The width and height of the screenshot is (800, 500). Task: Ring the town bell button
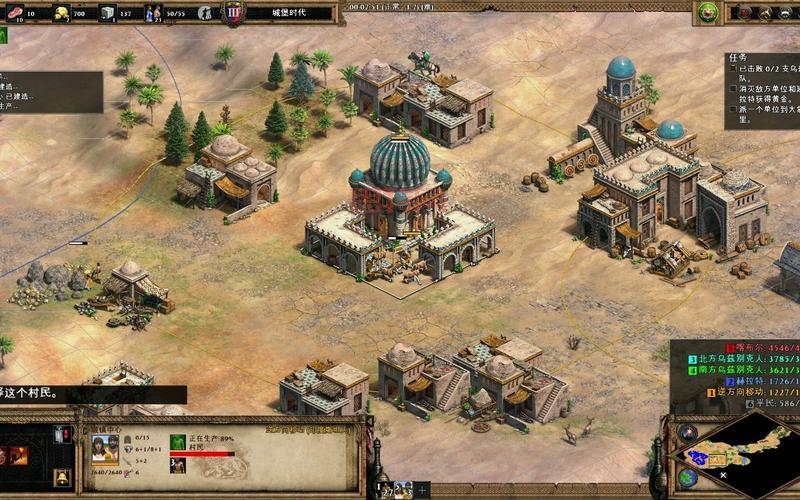click(62, 477)
